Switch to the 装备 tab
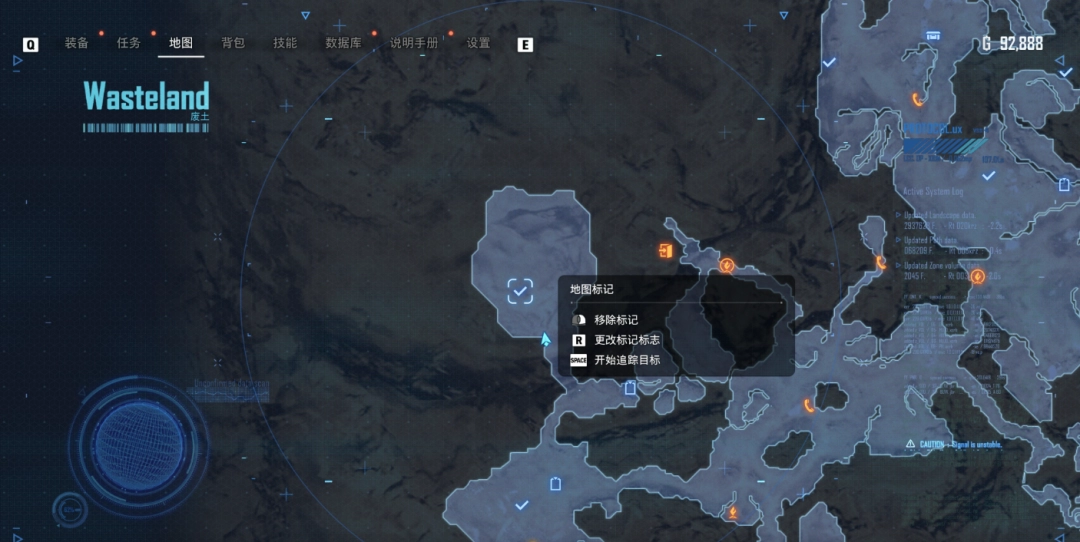The image size is (1080, 542). [77, 43]
